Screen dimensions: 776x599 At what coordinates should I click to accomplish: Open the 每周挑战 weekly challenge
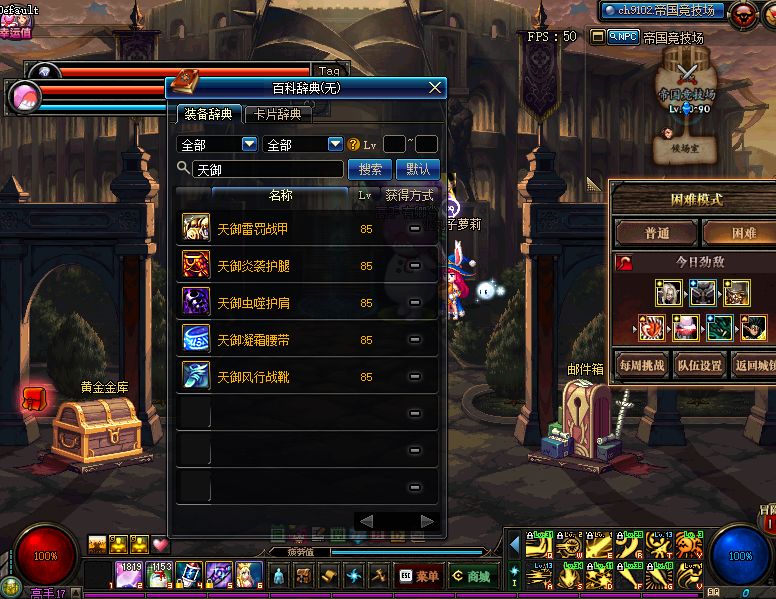point(641,365)
